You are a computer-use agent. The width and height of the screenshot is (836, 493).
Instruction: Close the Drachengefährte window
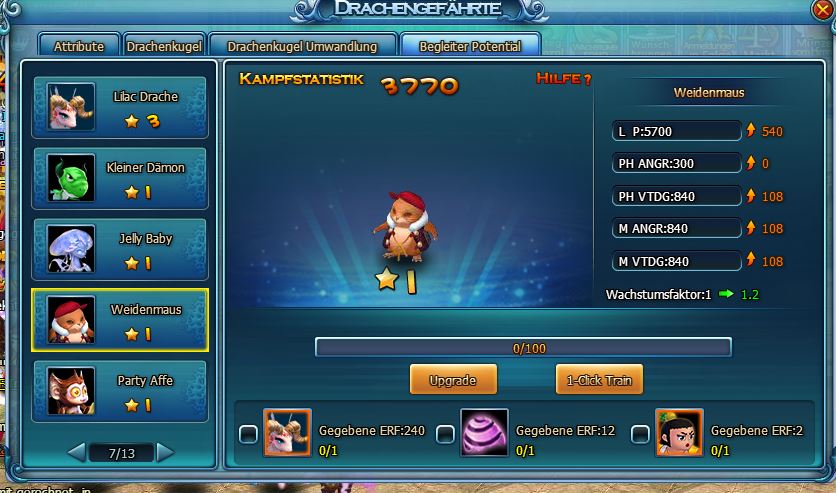pyautogui.click(x=820, y=11)
